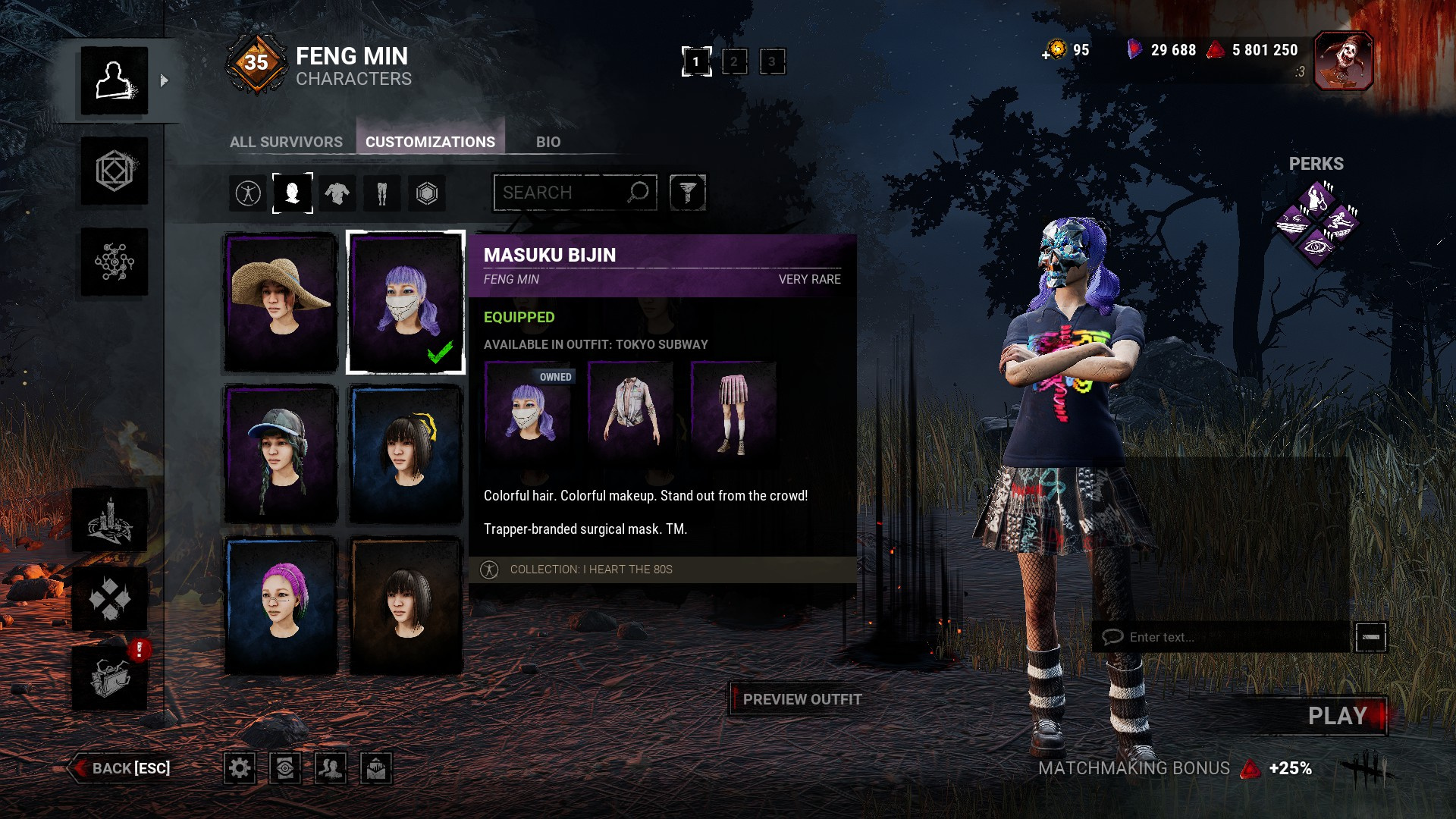Select the straw sun hat head cosmetic
This screenshot has height=819, width=1456.
[281, 303]
